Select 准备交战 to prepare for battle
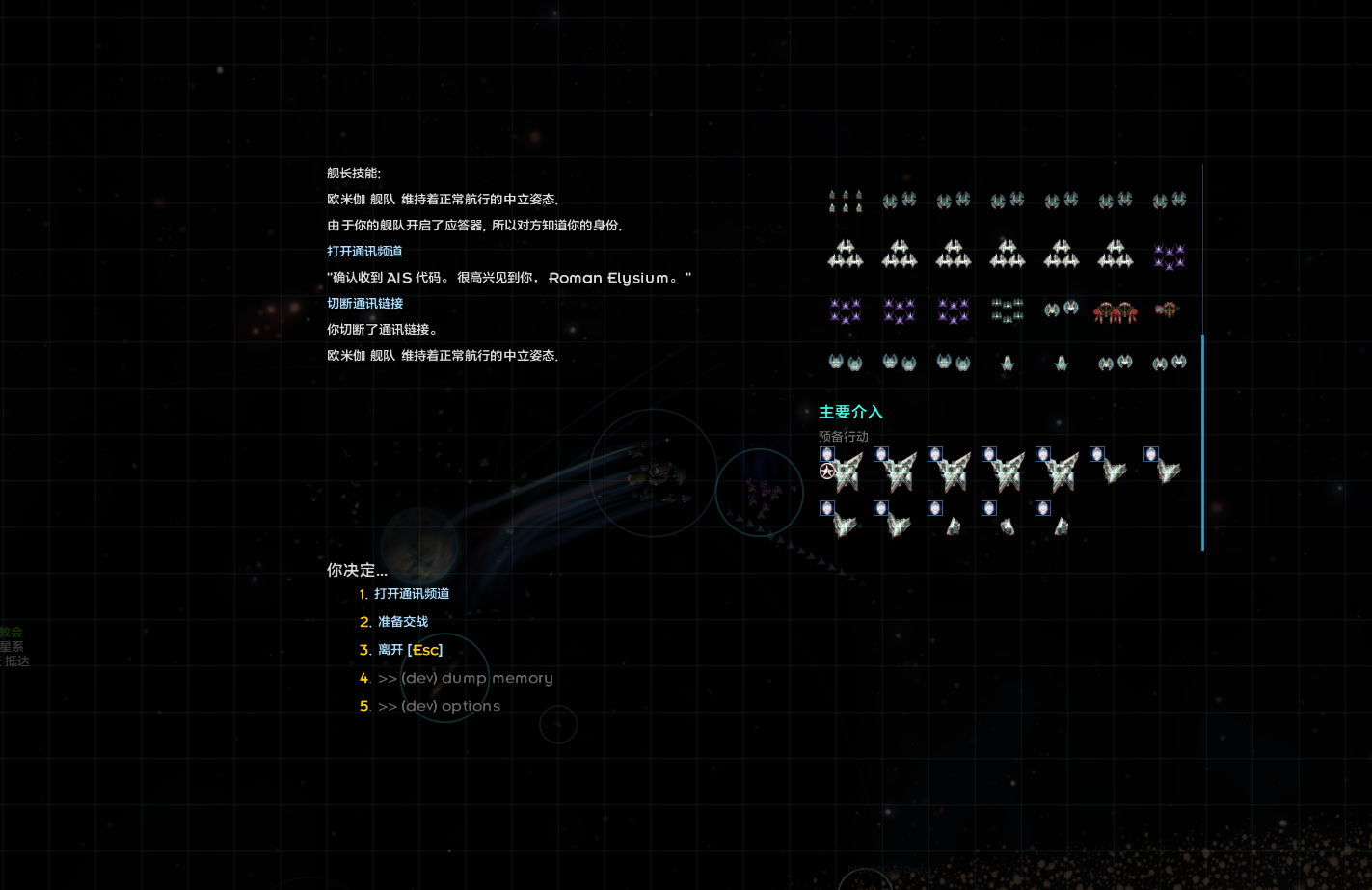This screenshot has width=1372, height=890. pyautogui.click(x=402, y=622)
